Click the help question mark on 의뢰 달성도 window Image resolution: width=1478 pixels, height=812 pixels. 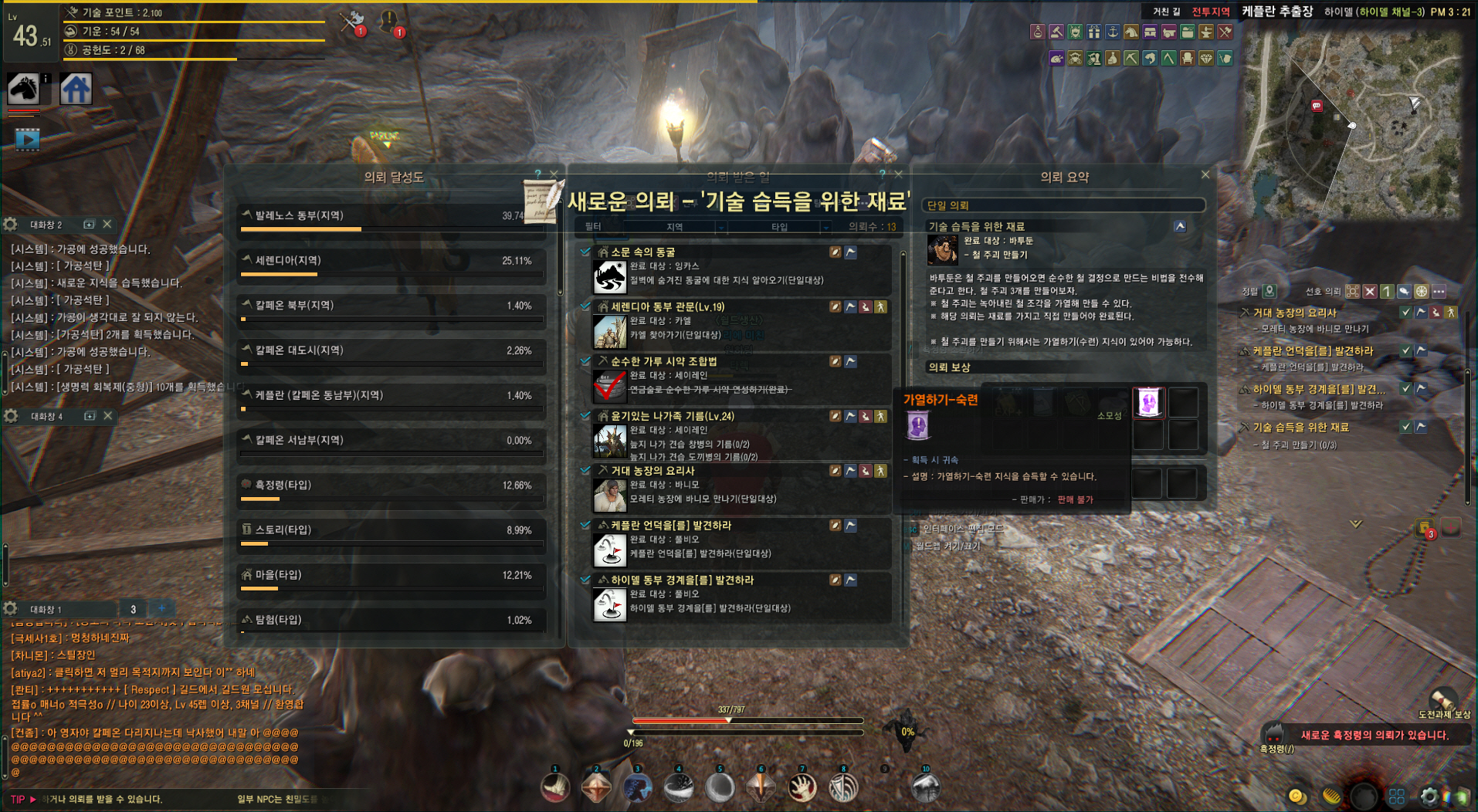pos(538,173)
